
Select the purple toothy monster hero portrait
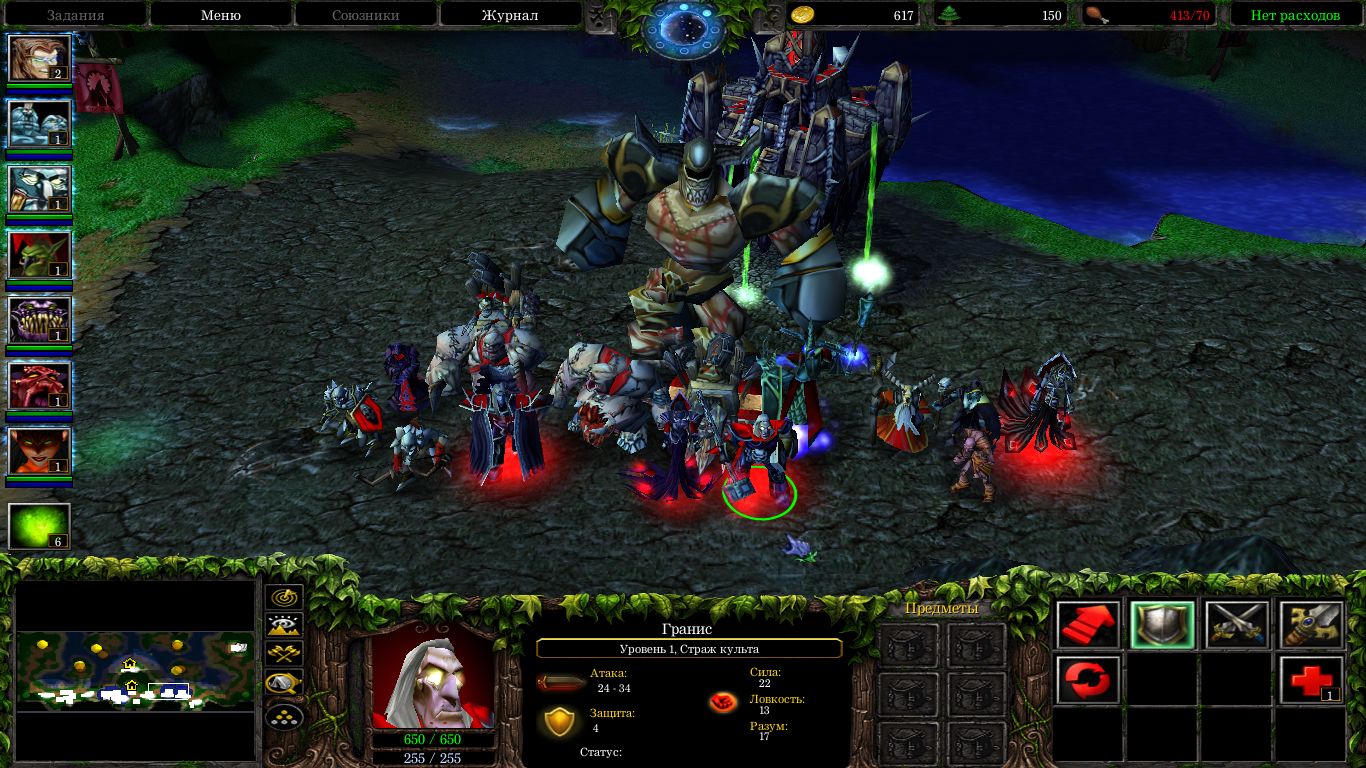pos(40,321)
